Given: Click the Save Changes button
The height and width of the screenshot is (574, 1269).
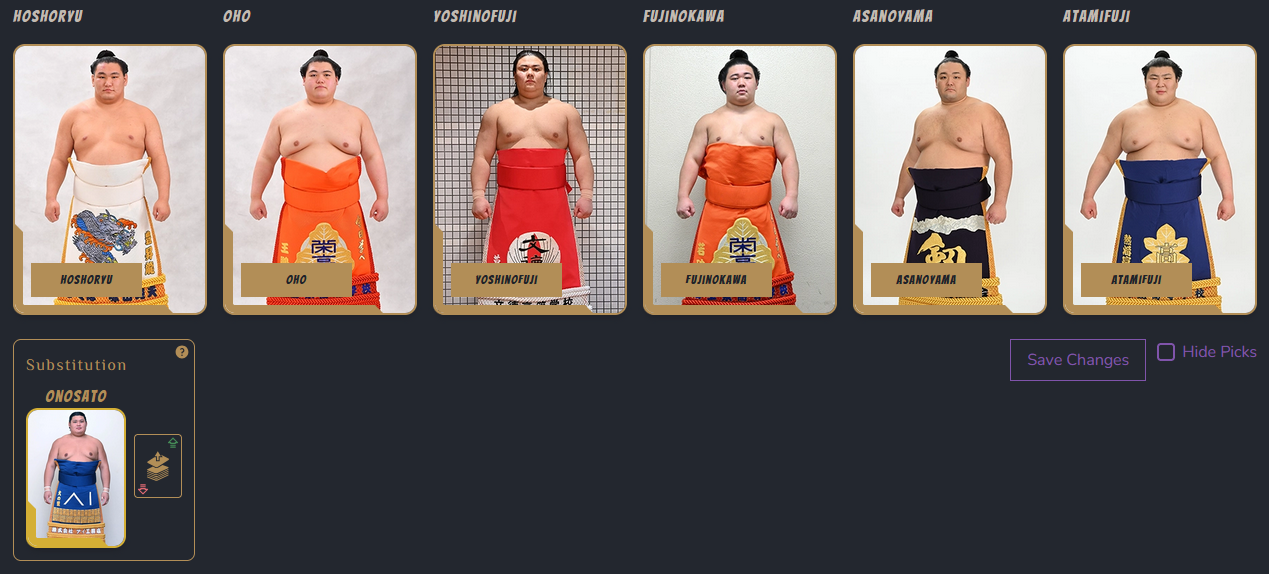Looking at the screenshot, I should 1077,360.
